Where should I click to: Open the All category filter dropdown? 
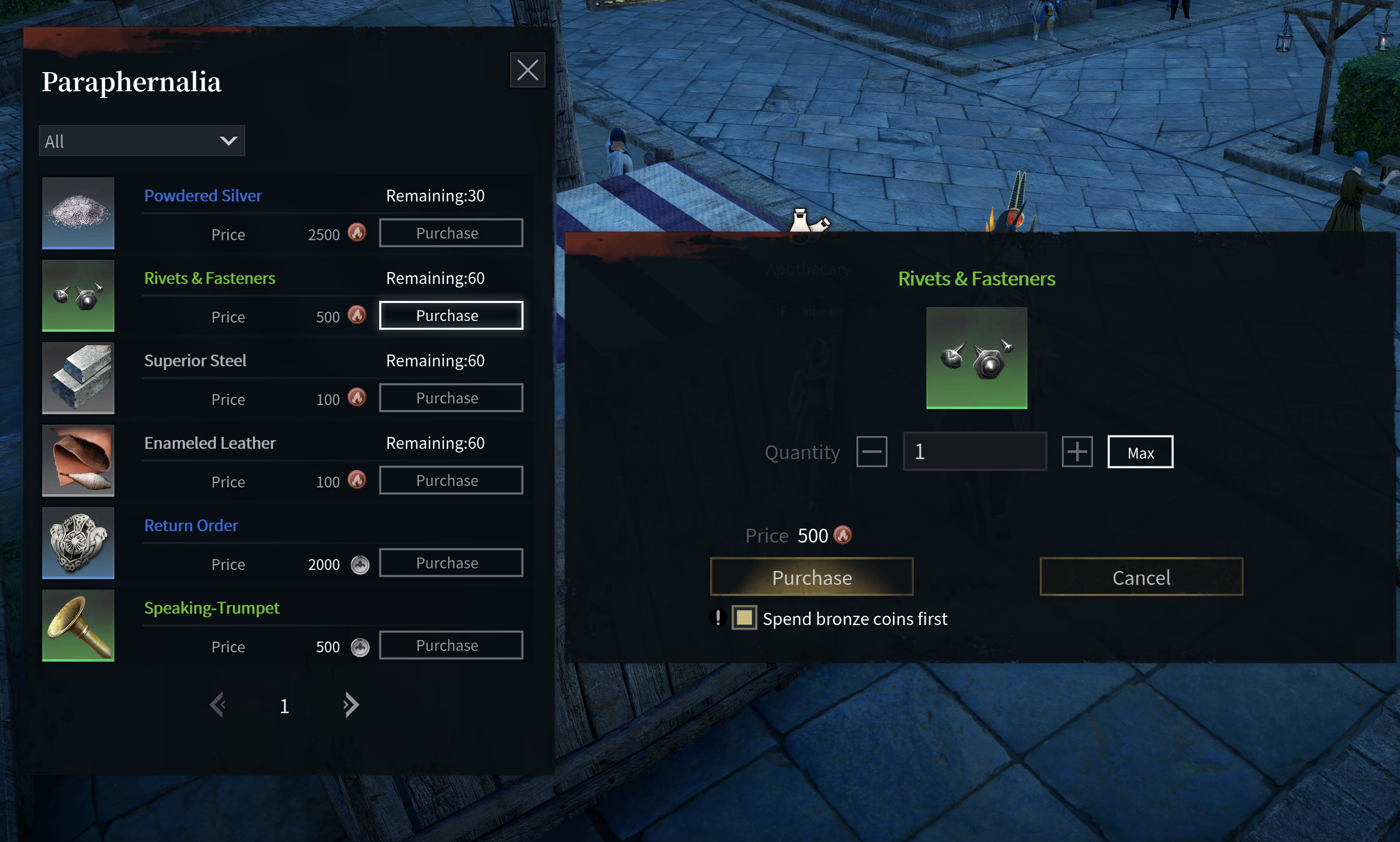[142, 141]
